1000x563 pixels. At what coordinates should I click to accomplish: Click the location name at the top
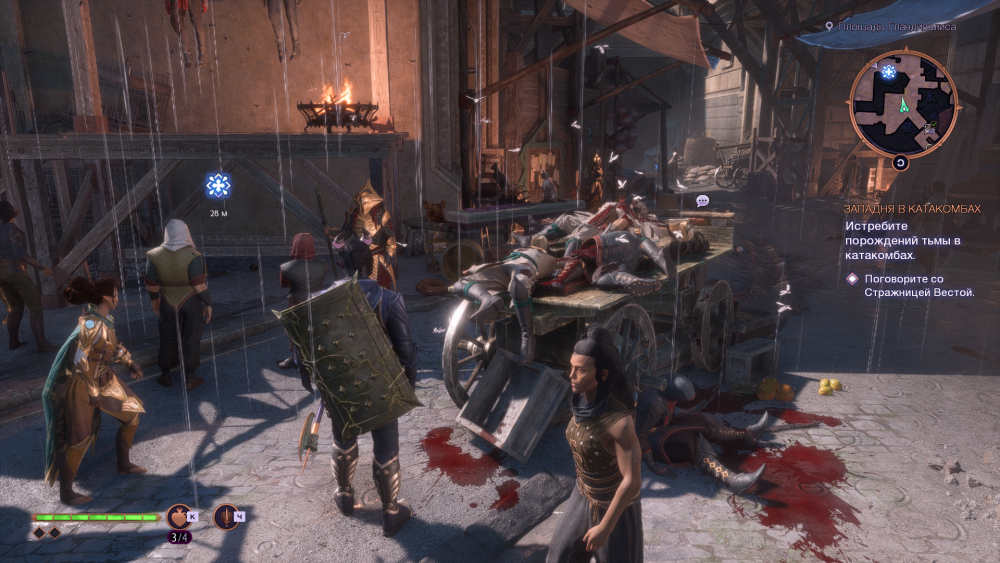897,27
